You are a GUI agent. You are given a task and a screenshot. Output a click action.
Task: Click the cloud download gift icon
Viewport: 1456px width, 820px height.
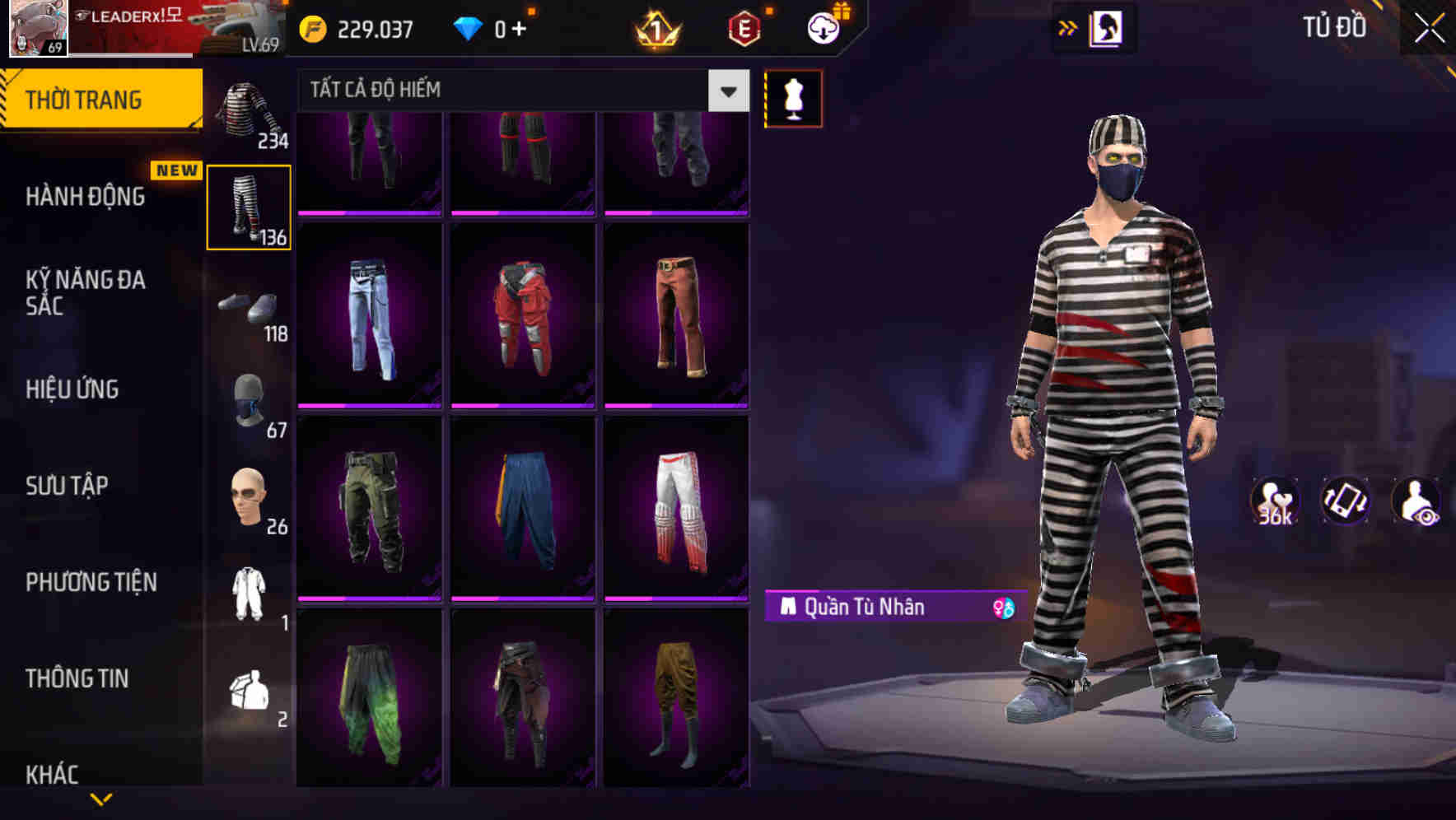tap(824, 27)
